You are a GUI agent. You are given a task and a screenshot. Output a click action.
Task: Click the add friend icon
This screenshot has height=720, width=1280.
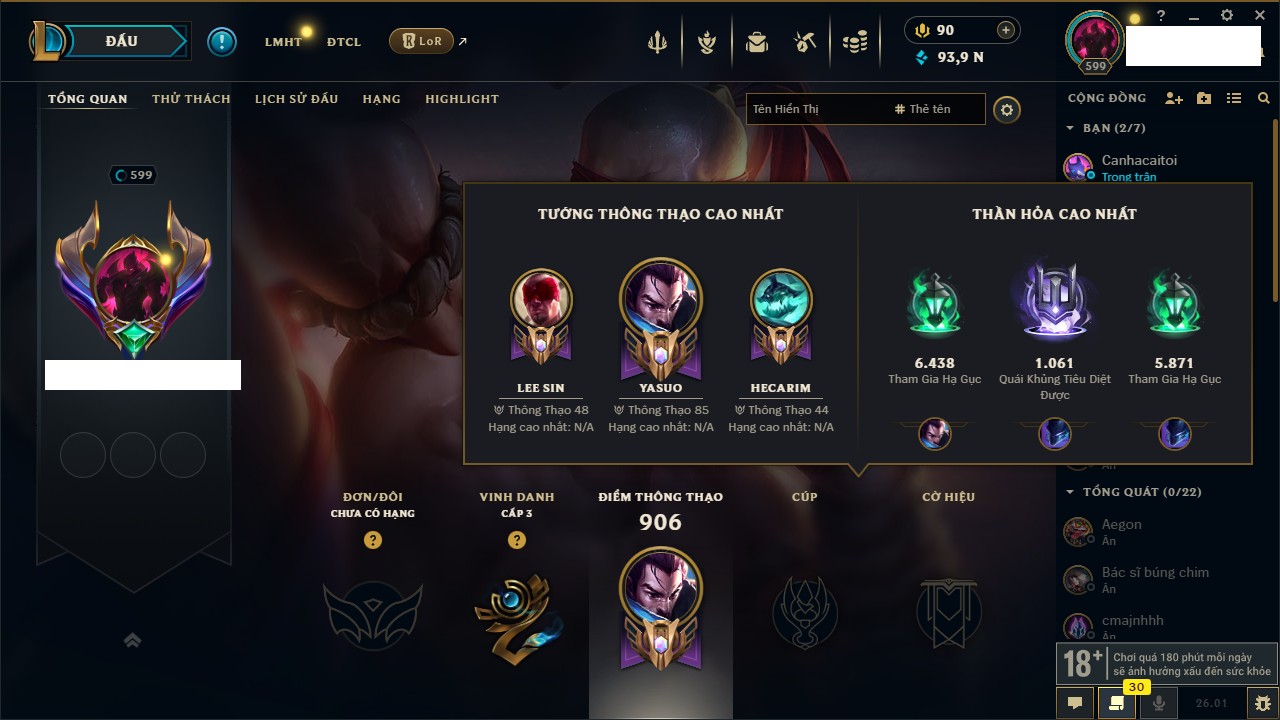(1174, 98)
